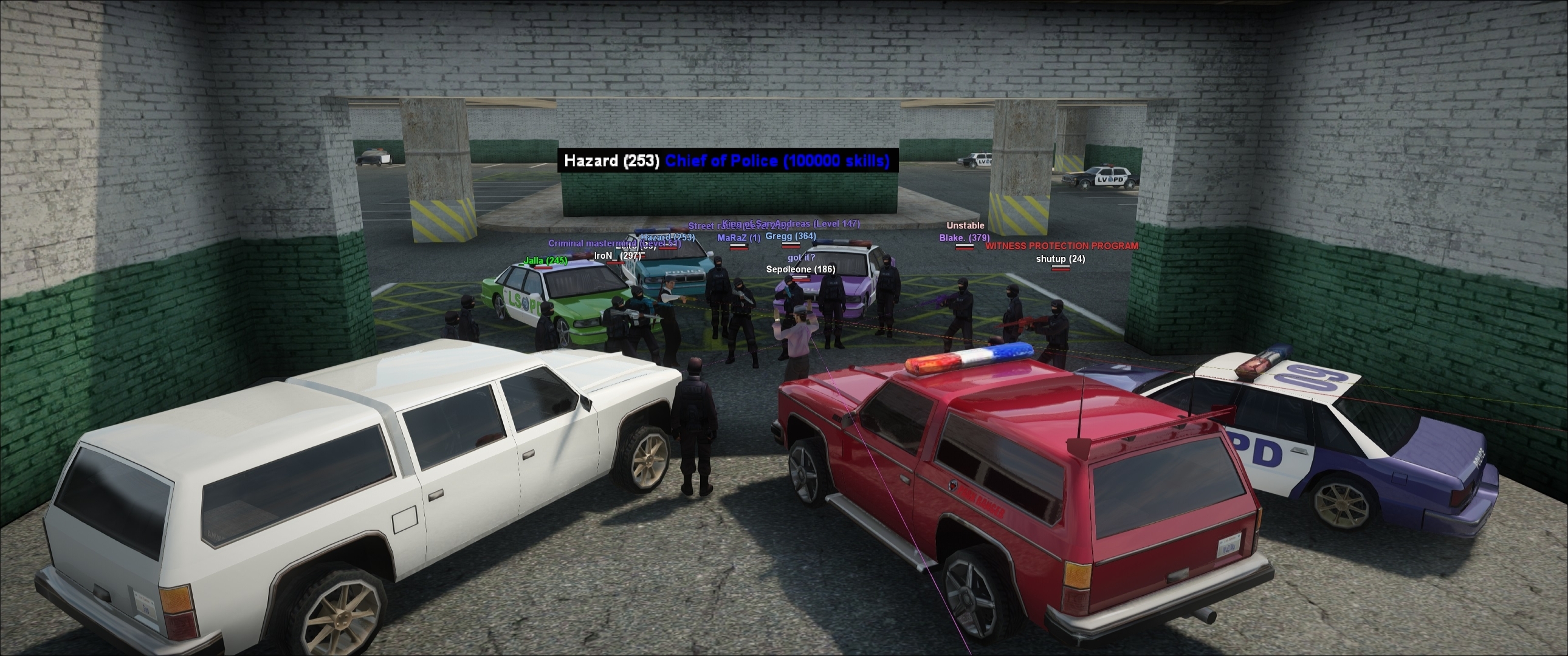Image resolution: width=1568 pixels, height=656 pixels.
Task: Click the Jalla (245) green nametag
Action: click(x=545, y=261)
